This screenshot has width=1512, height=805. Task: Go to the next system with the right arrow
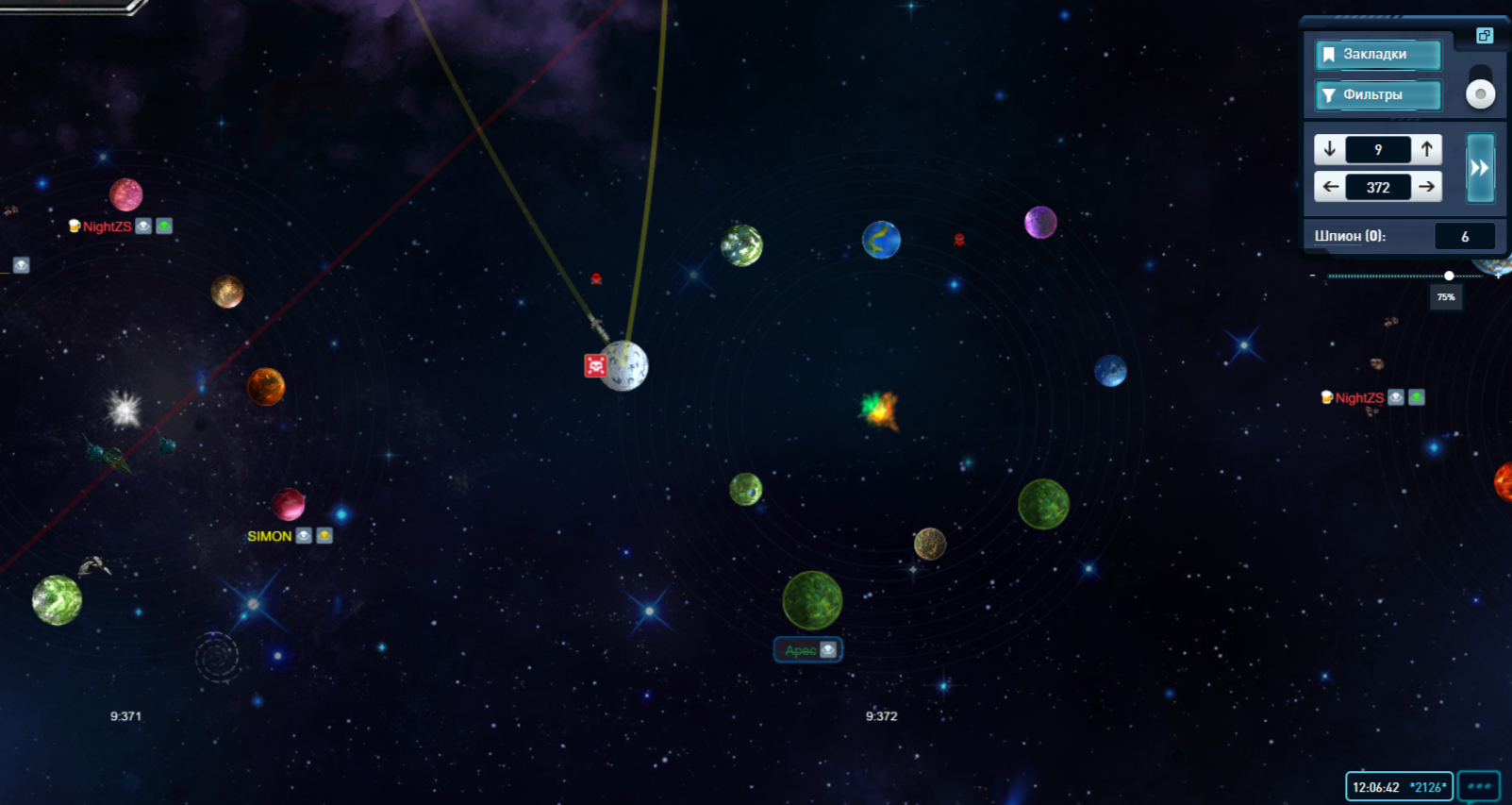(x=1427, y=187)
